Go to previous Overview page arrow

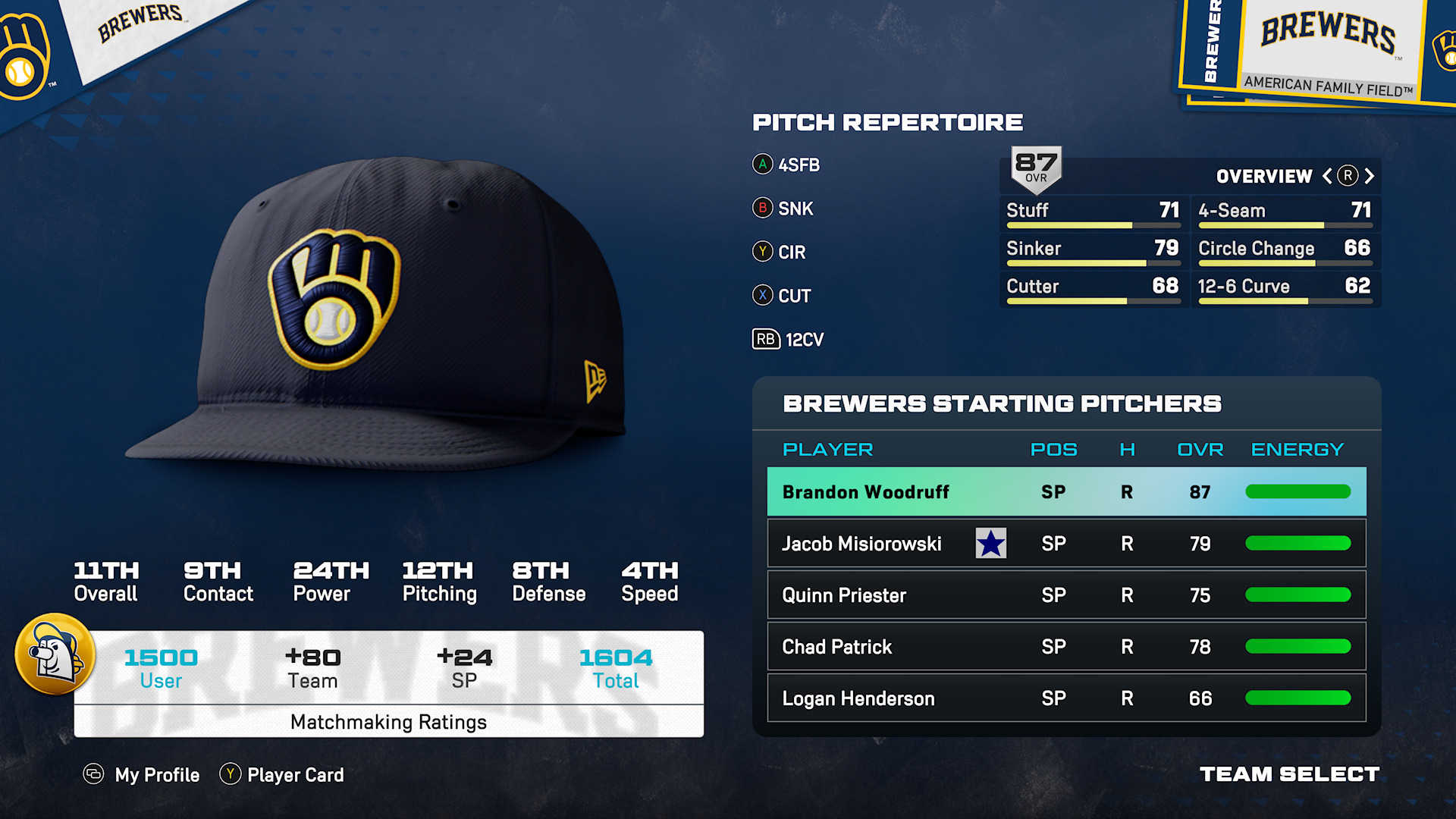pos(1327,176)
